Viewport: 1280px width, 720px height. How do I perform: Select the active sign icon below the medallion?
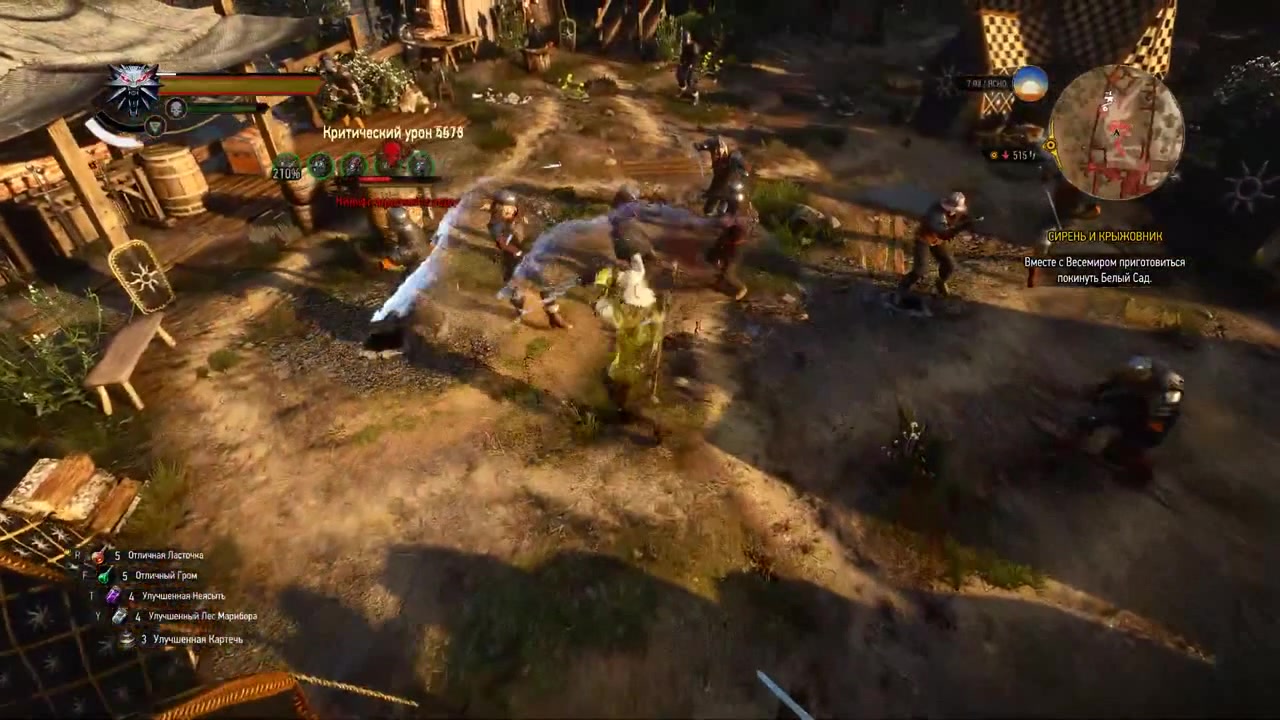click(154, 126)
